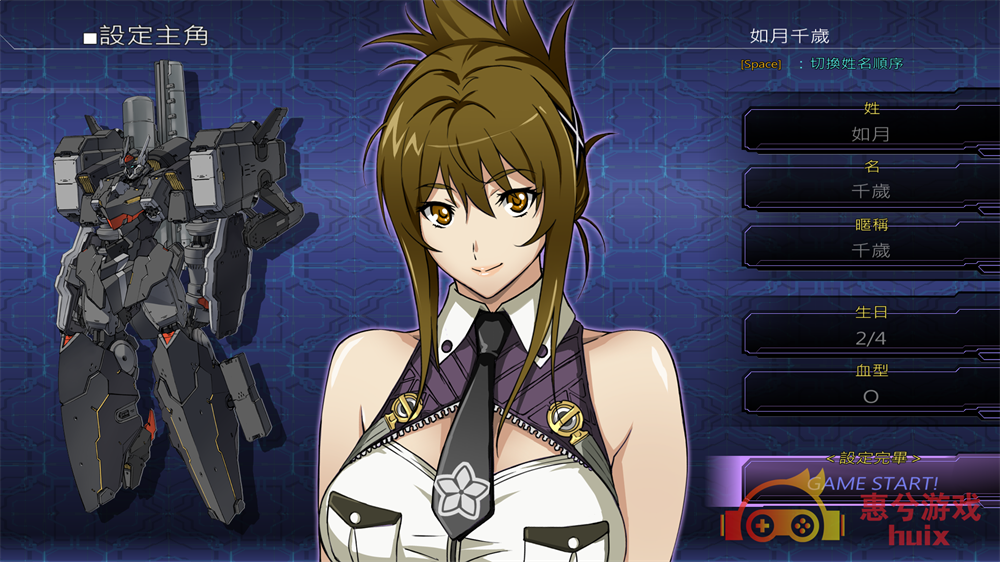The width and height of the screenshot is (1000, 562).
Task: Edit the surname field showing 如月
Action: (x=870, y=133)
